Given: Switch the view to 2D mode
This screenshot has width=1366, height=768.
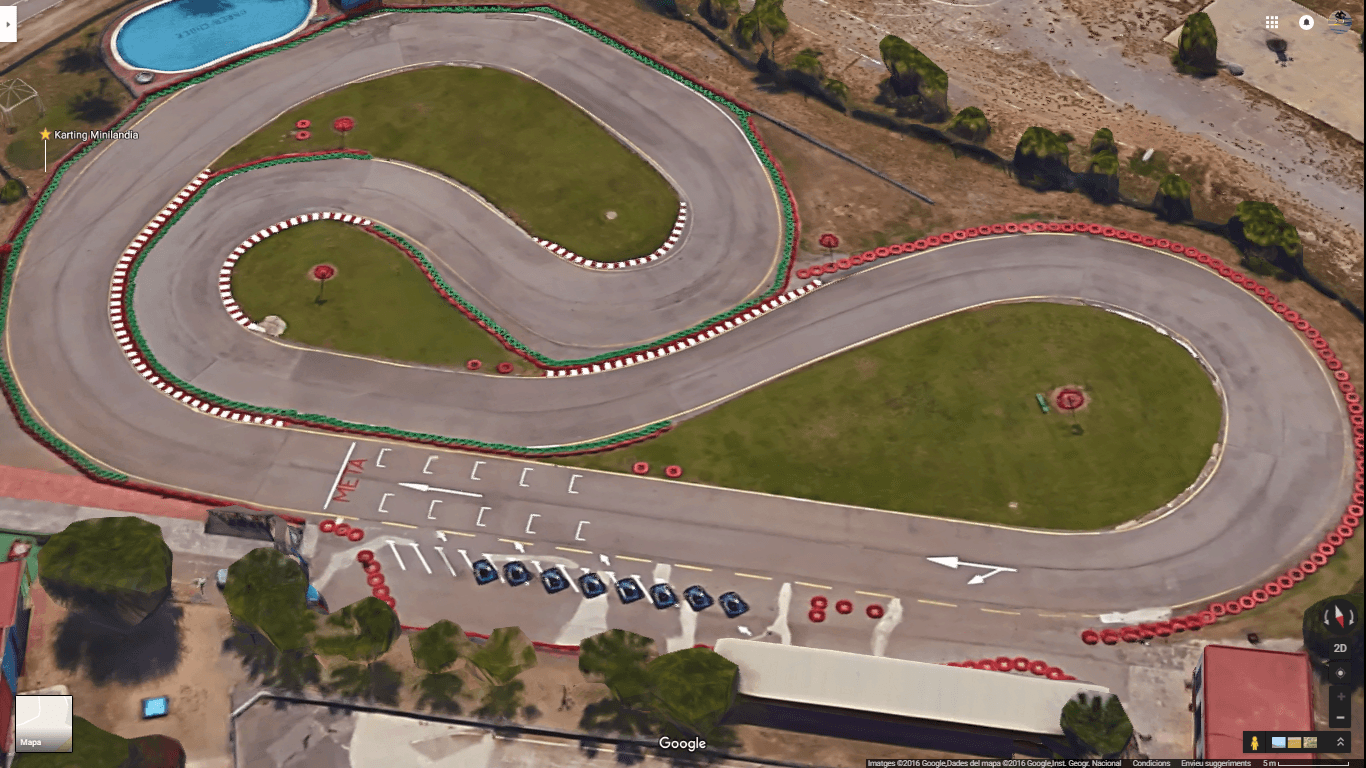Looking at the screenshot, I should coord(1340,648).
